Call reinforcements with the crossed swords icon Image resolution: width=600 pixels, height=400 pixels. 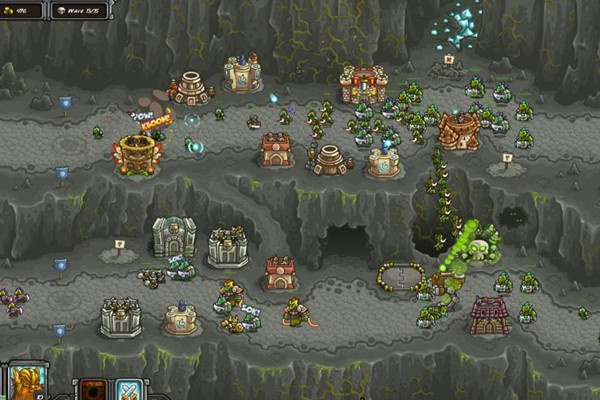[x=131, y=389]
